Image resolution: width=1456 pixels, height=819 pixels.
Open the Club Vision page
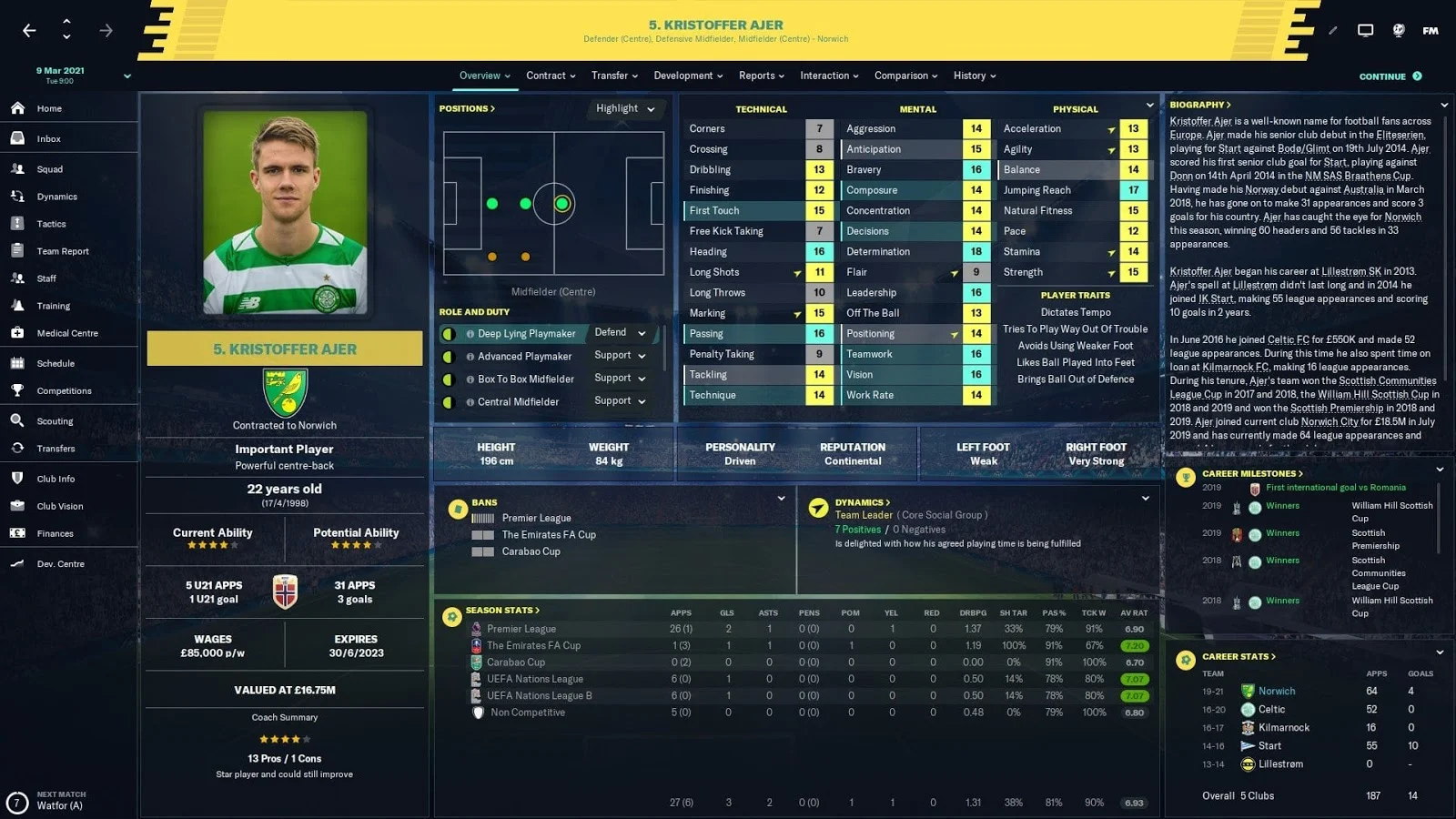tap(58, 506)
